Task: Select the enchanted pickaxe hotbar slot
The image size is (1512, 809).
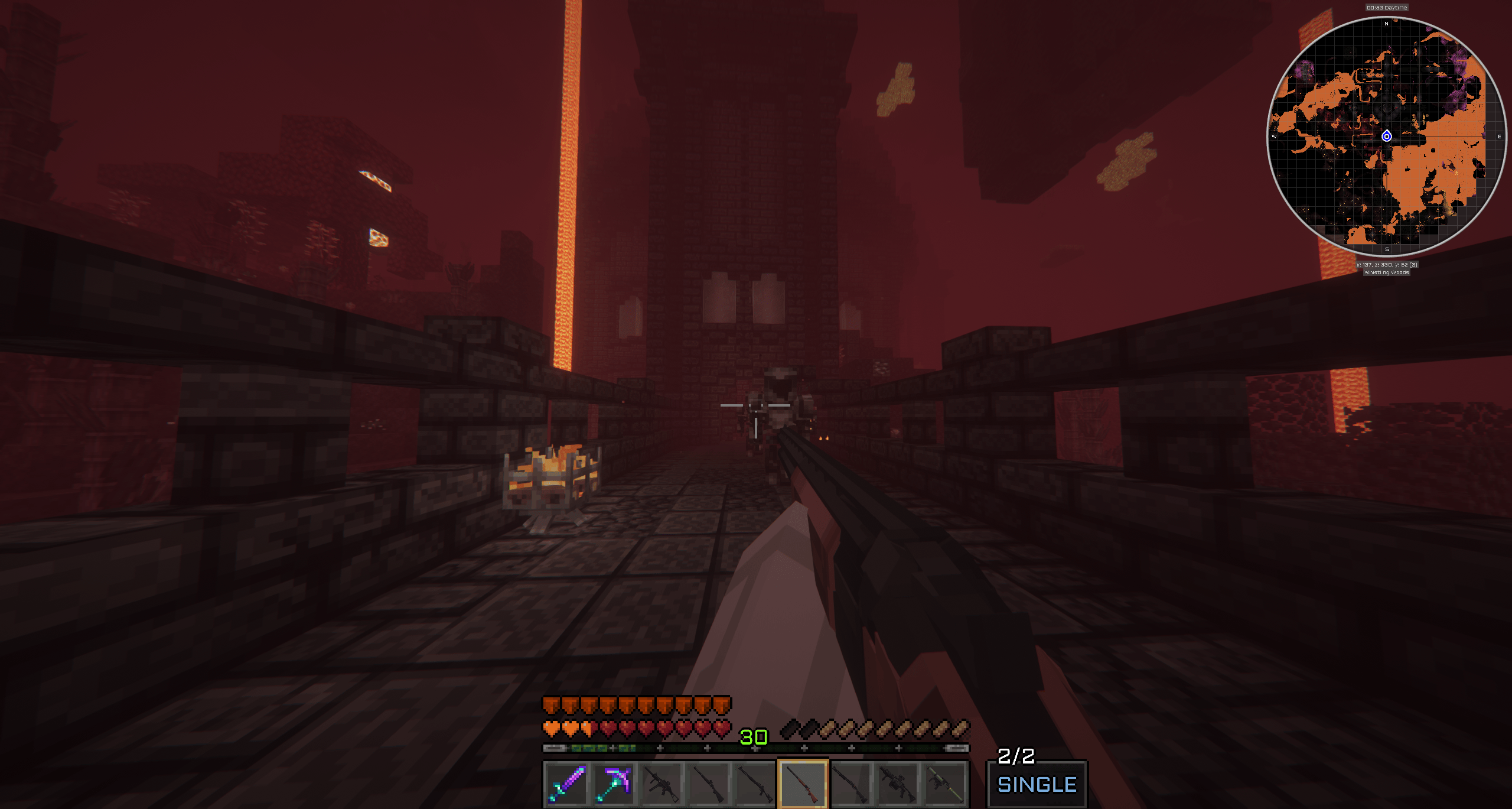Action: pyautogui.click(x=613, y=783)
